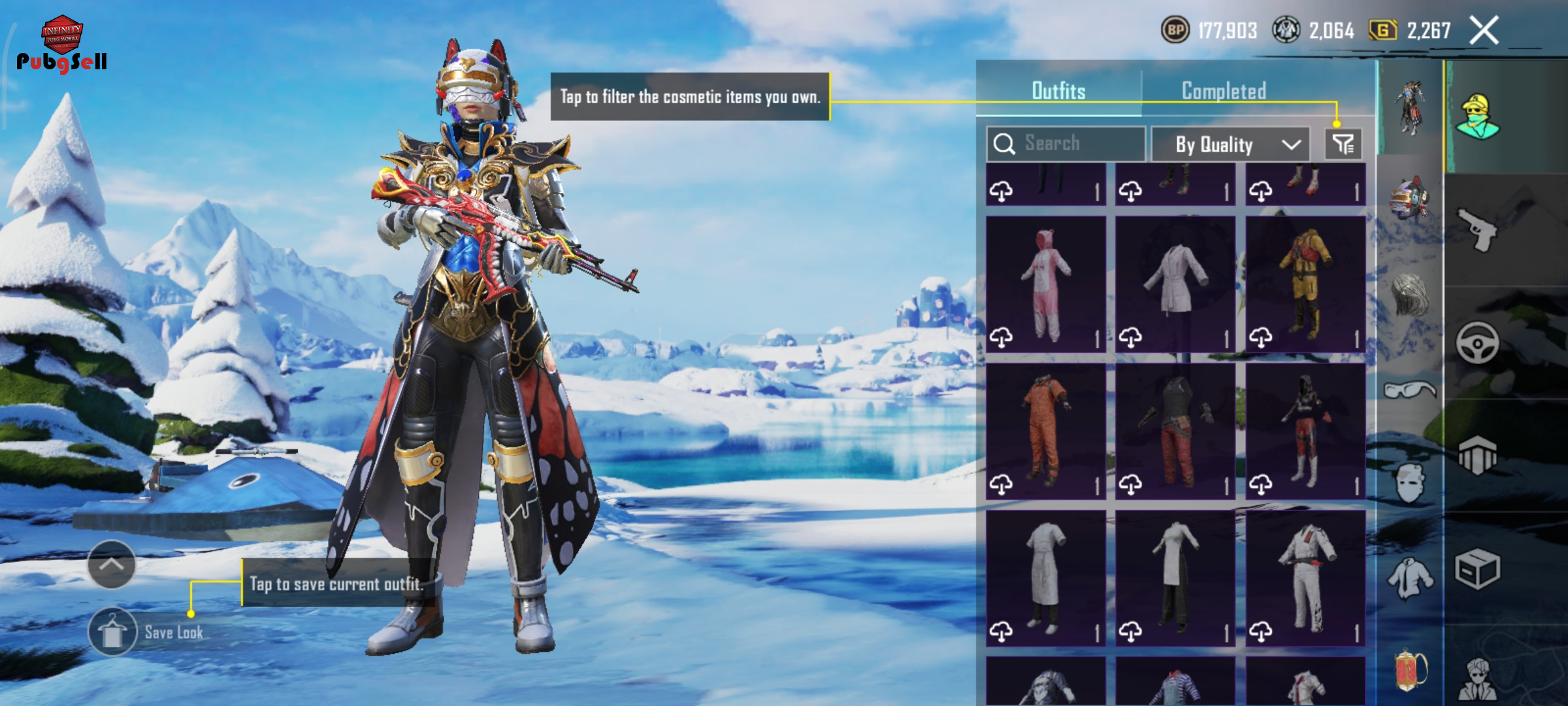Show the helmet headgear subcategory
Screen dimensions: 1568x706
click(1410, 199)
